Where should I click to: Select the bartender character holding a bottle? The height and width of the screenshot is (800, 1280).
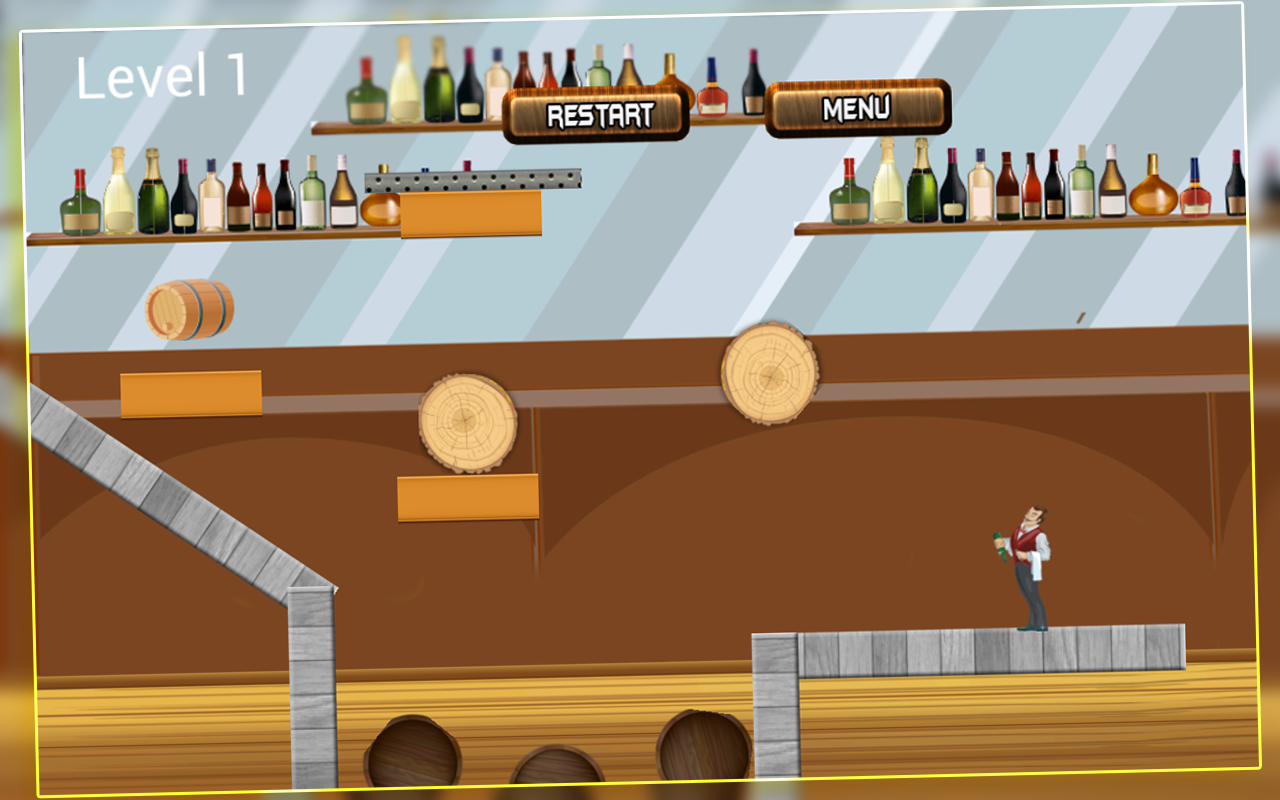[x=1025, y=565]
